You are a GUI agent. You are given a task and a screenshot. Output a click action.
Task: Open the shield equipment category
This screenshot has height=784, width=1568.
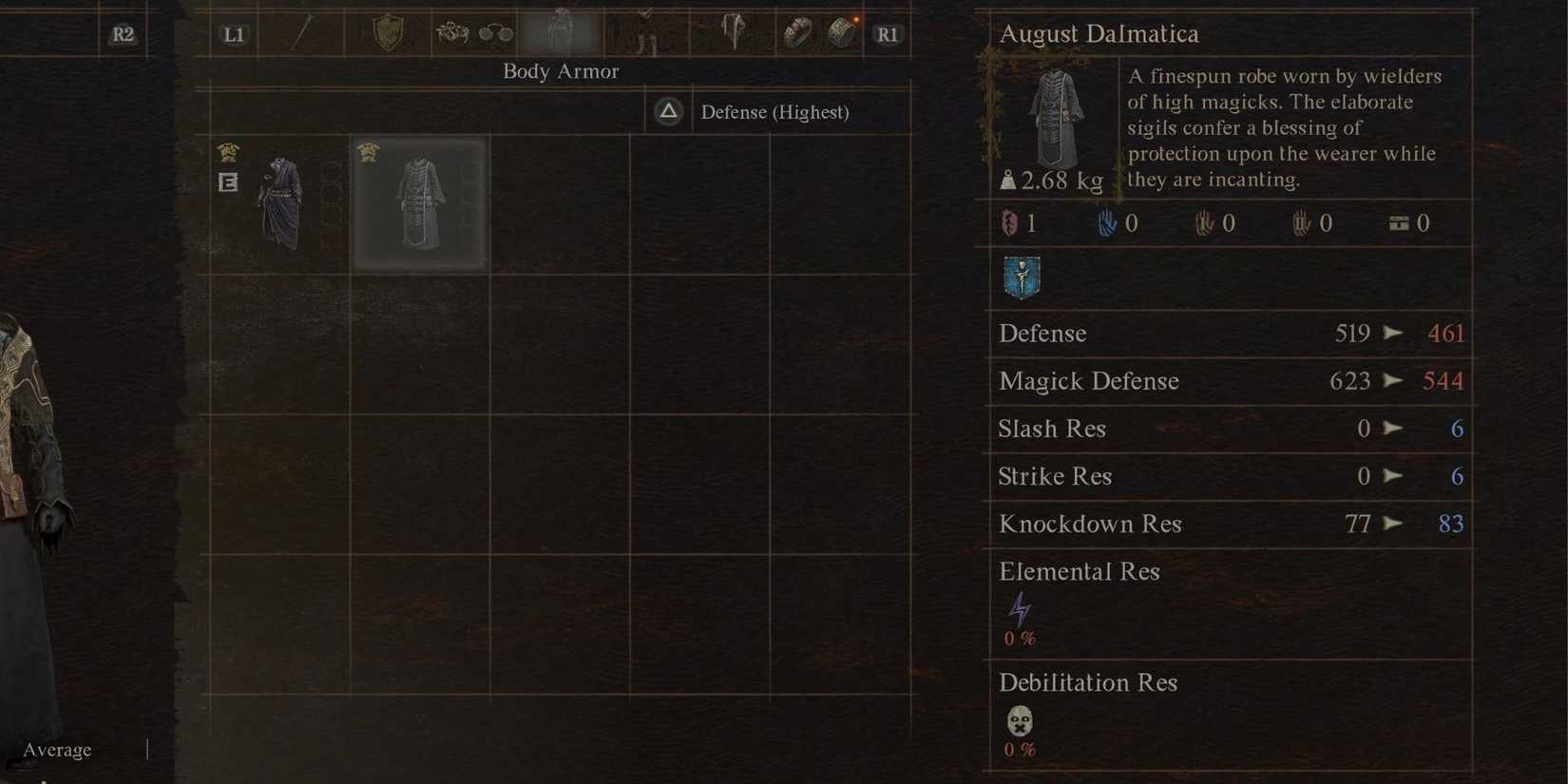[x=385, y=32]
